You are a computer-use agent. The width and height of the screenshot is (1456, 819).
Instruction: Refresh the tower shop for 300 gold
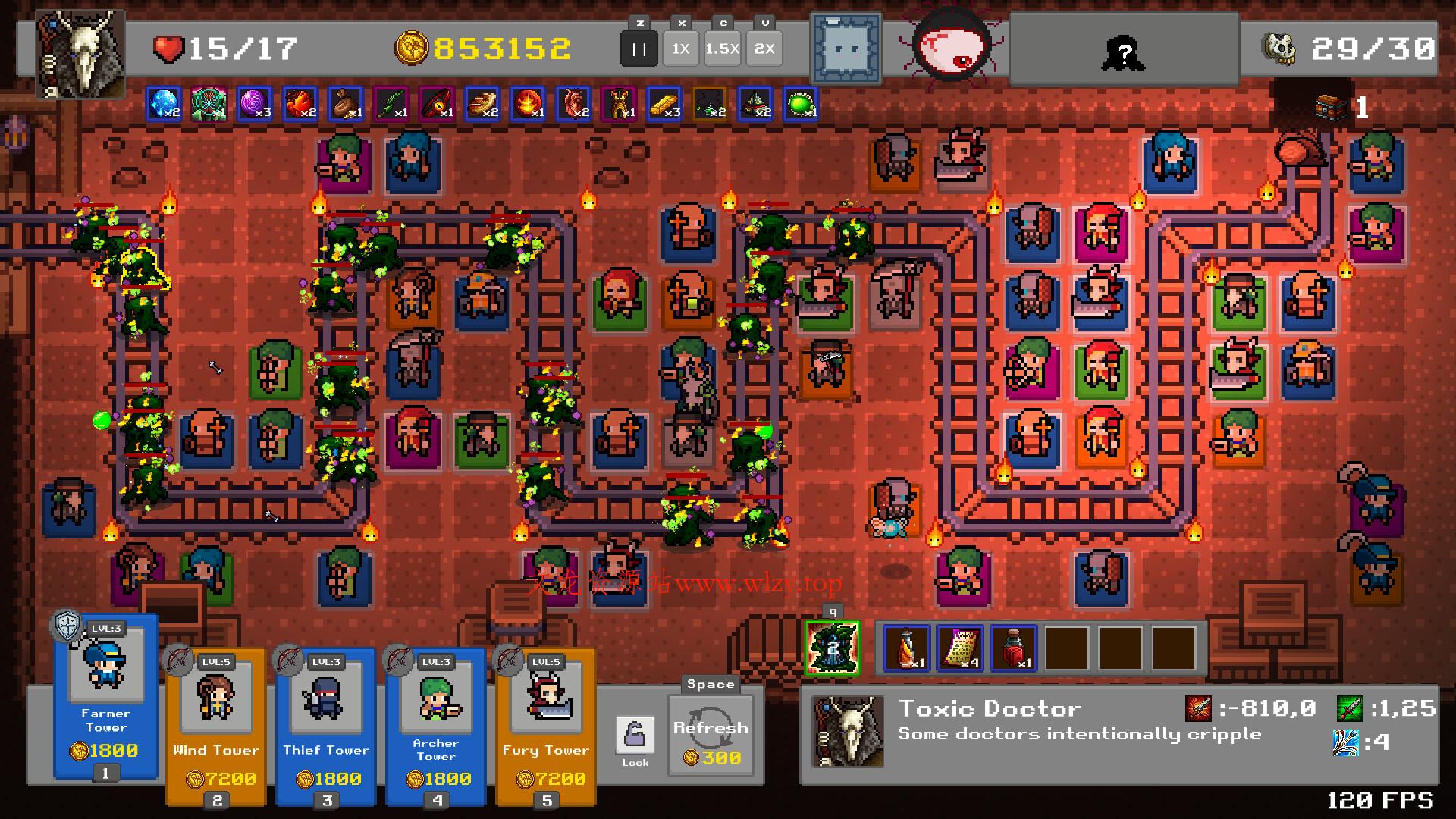pos(711,736)
